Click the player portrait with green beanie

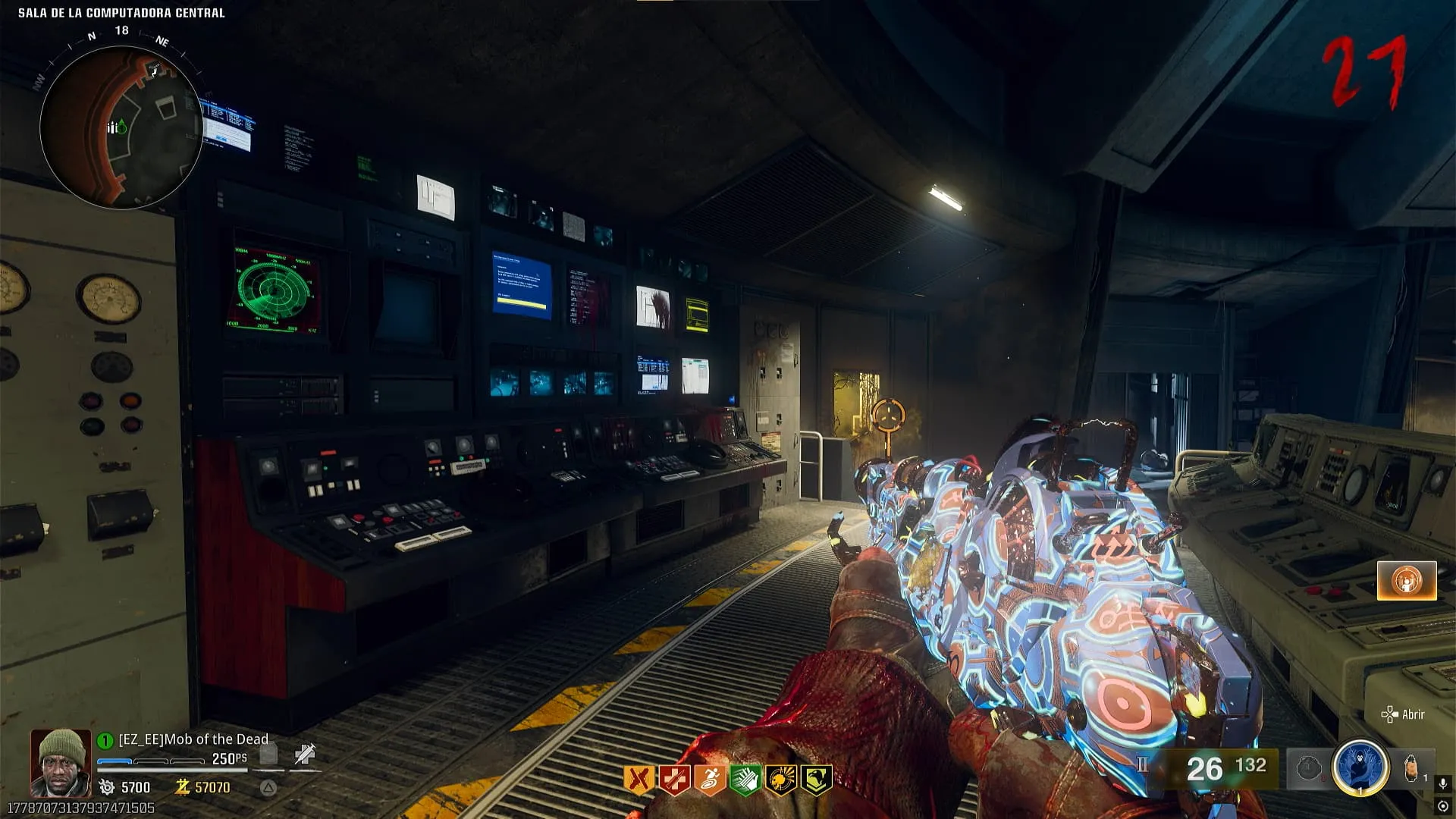(x=61, y=762)
